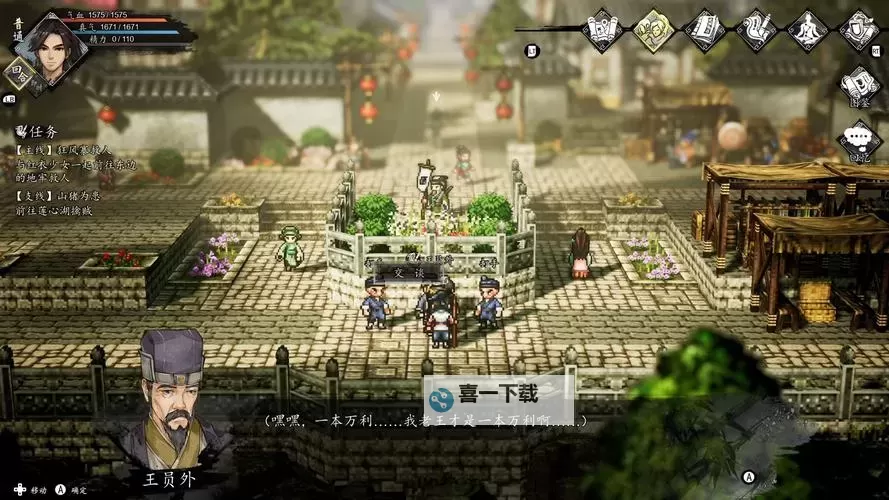The width and height of the screenshot is (889, 500).
Task: Open the armor and shield icon
Action: tap(858, 29)
